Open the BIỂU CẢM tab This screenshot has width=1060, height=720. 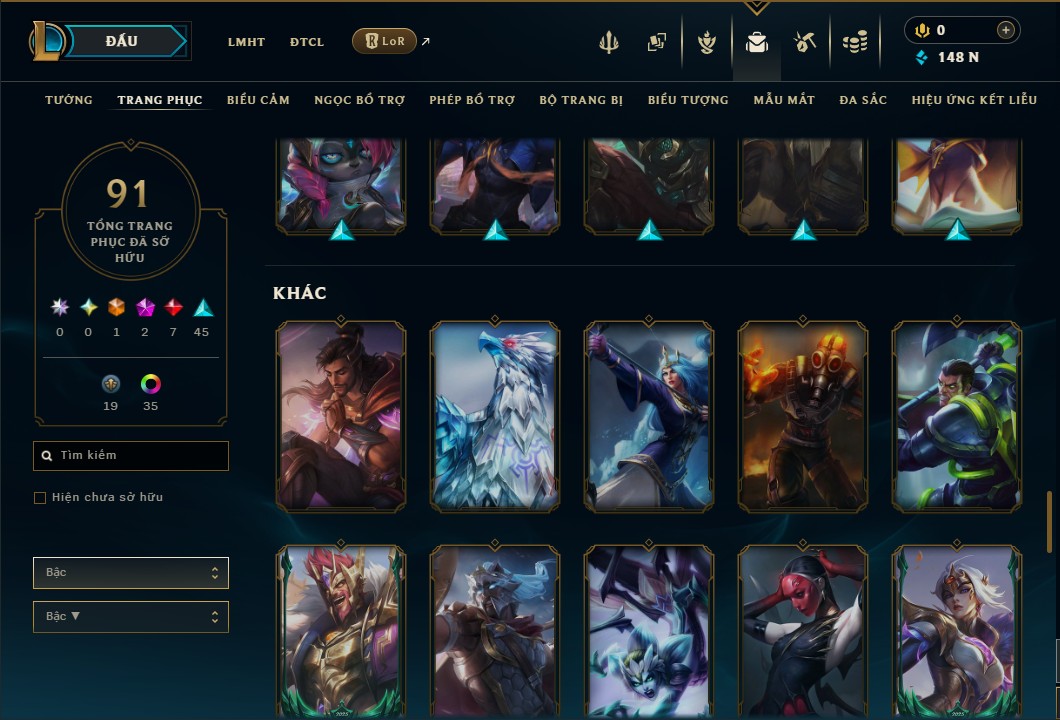[x=258, y=100]
